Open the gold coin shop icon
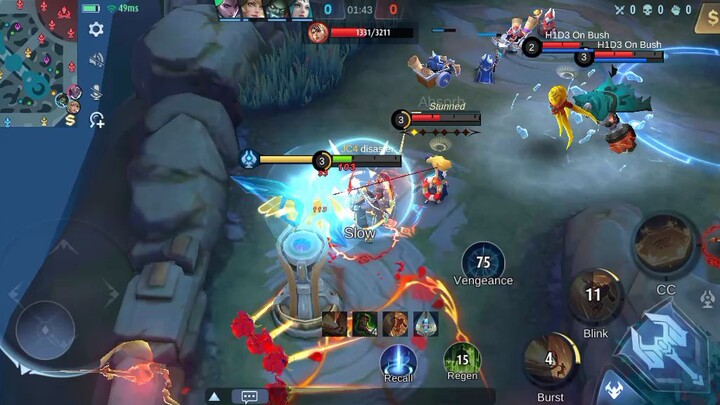The height and width of the screenshot is (405, 720). click(70, 120)
